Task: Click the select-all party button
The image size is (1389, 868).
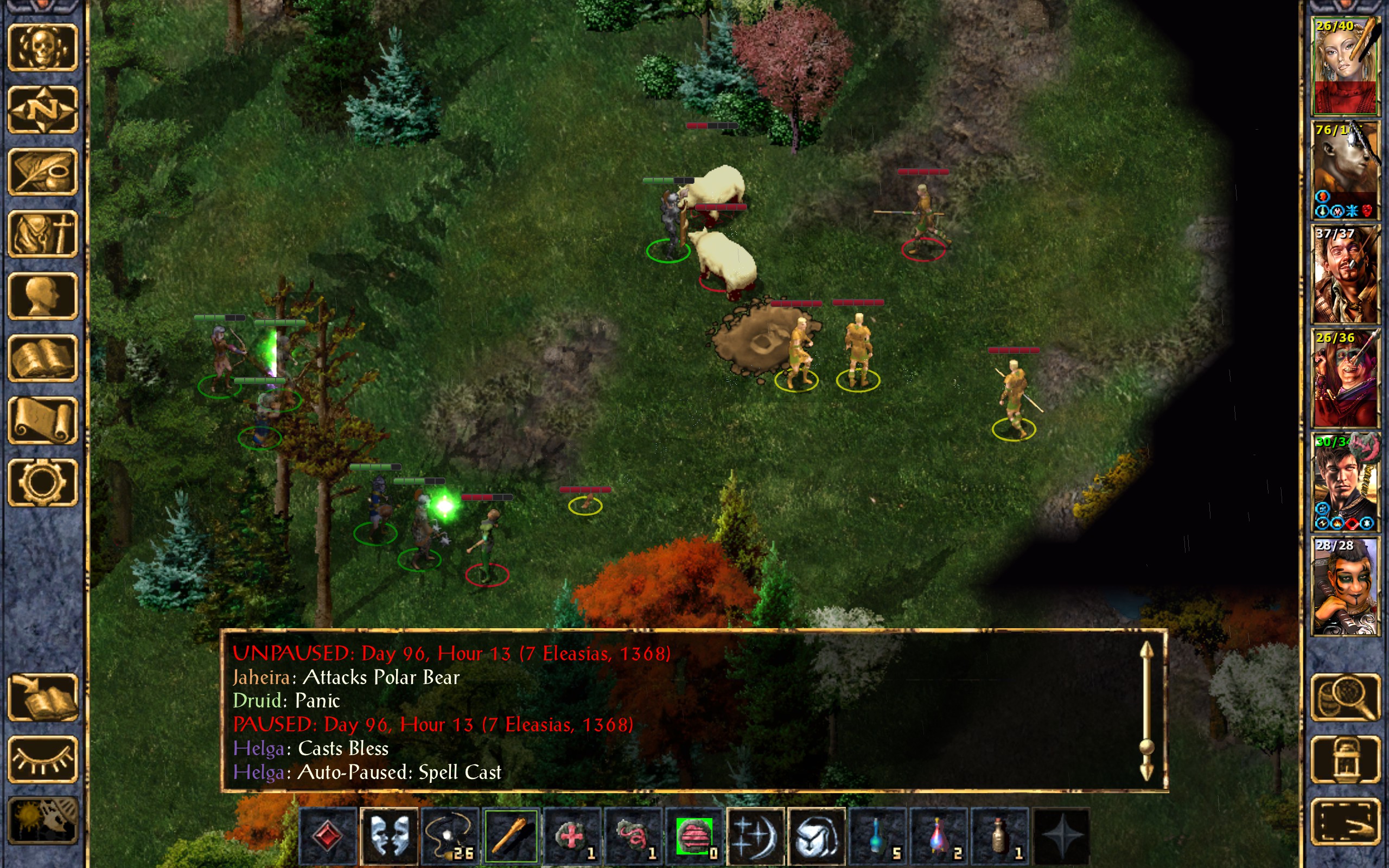Action: (1345, 821)
